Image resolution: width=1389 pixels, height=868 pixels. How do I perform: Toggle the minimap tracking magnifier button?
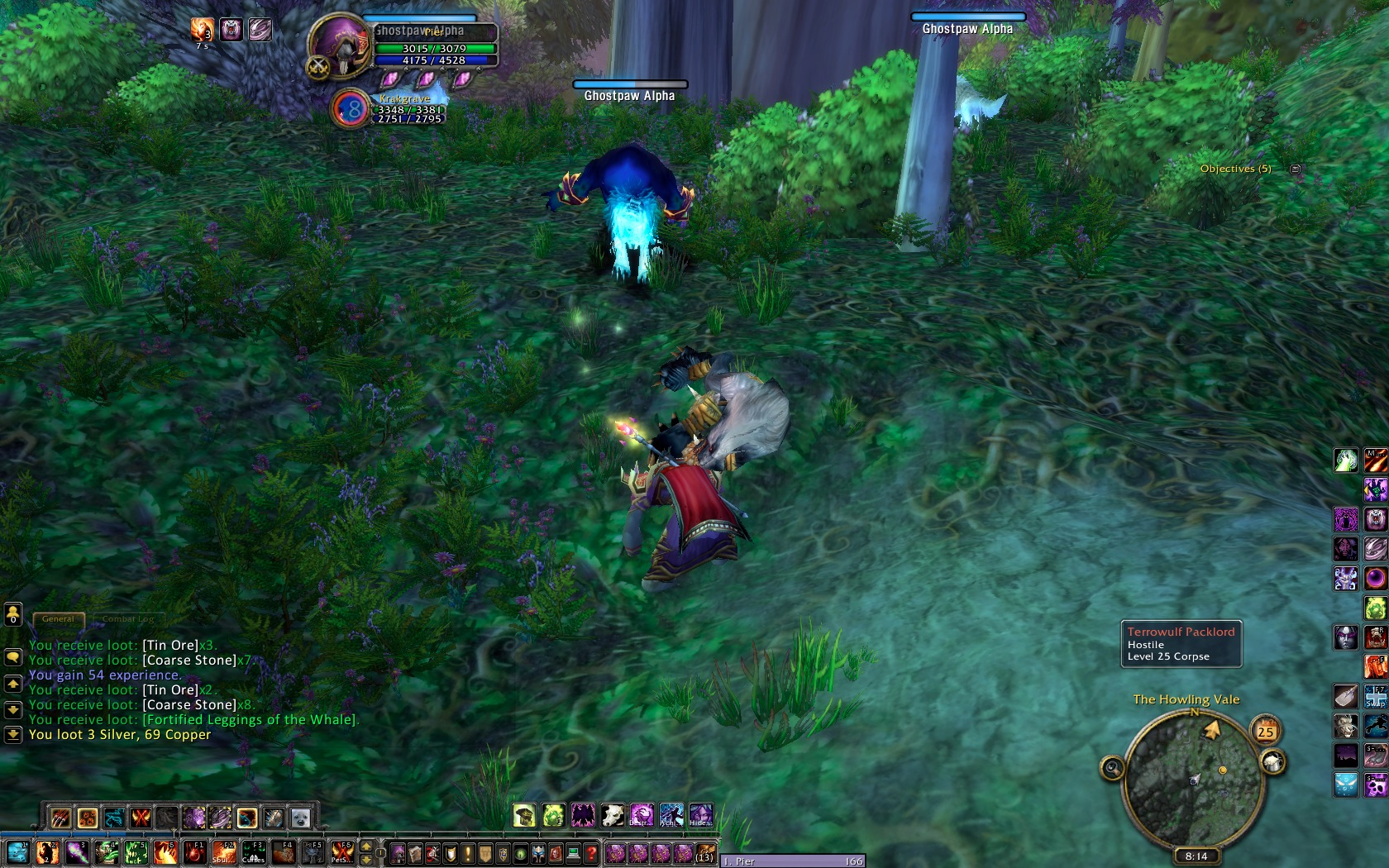click(x=1113, y=769)
